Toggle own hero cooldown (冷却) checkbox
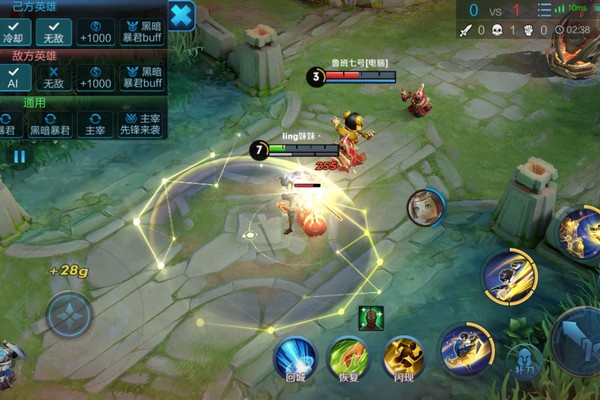This screenshot has width=600, height=400. click(x=13, y=32)
